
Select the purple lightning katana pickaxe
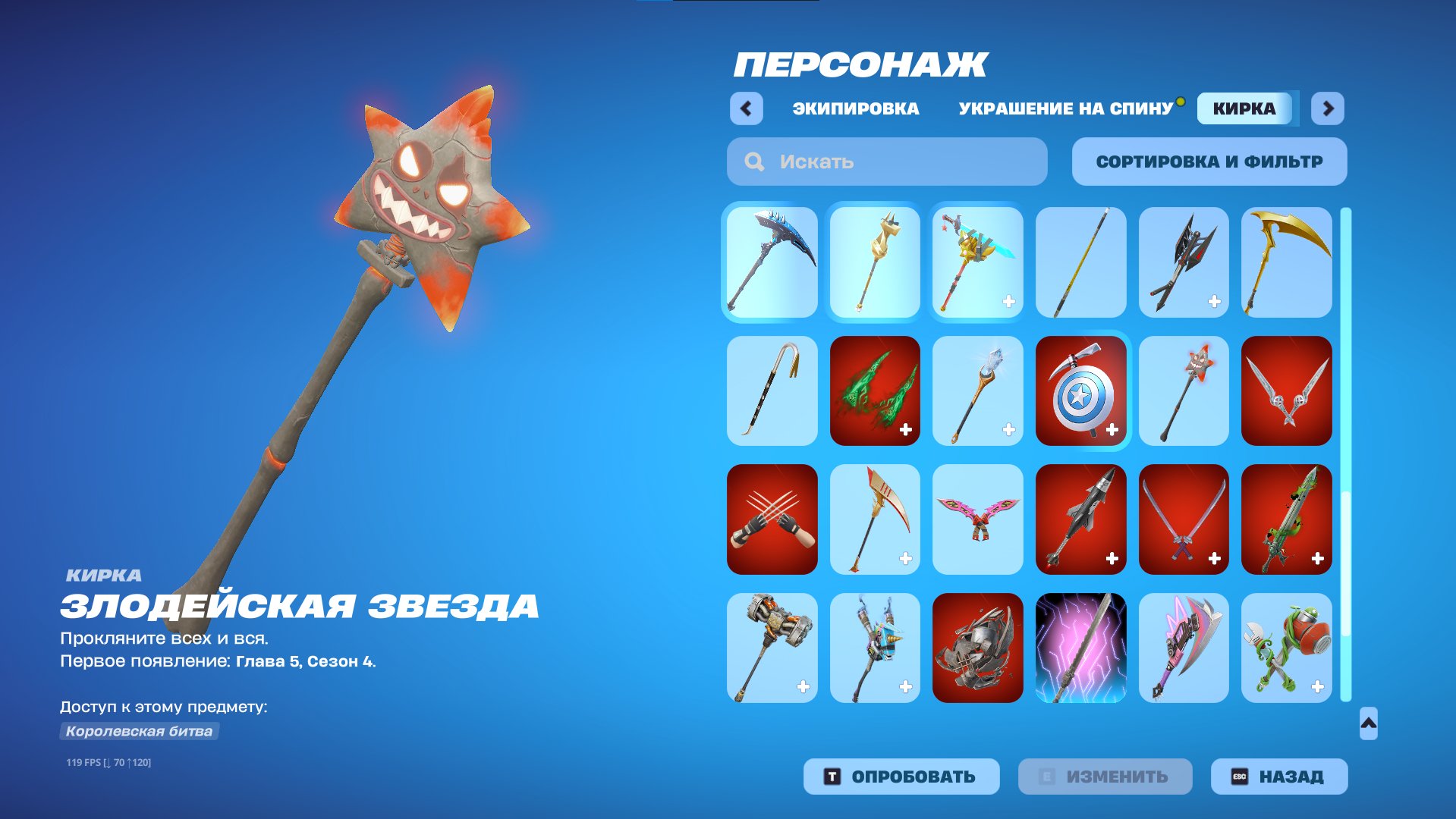pyautogui.click(x=1080, y=648)
